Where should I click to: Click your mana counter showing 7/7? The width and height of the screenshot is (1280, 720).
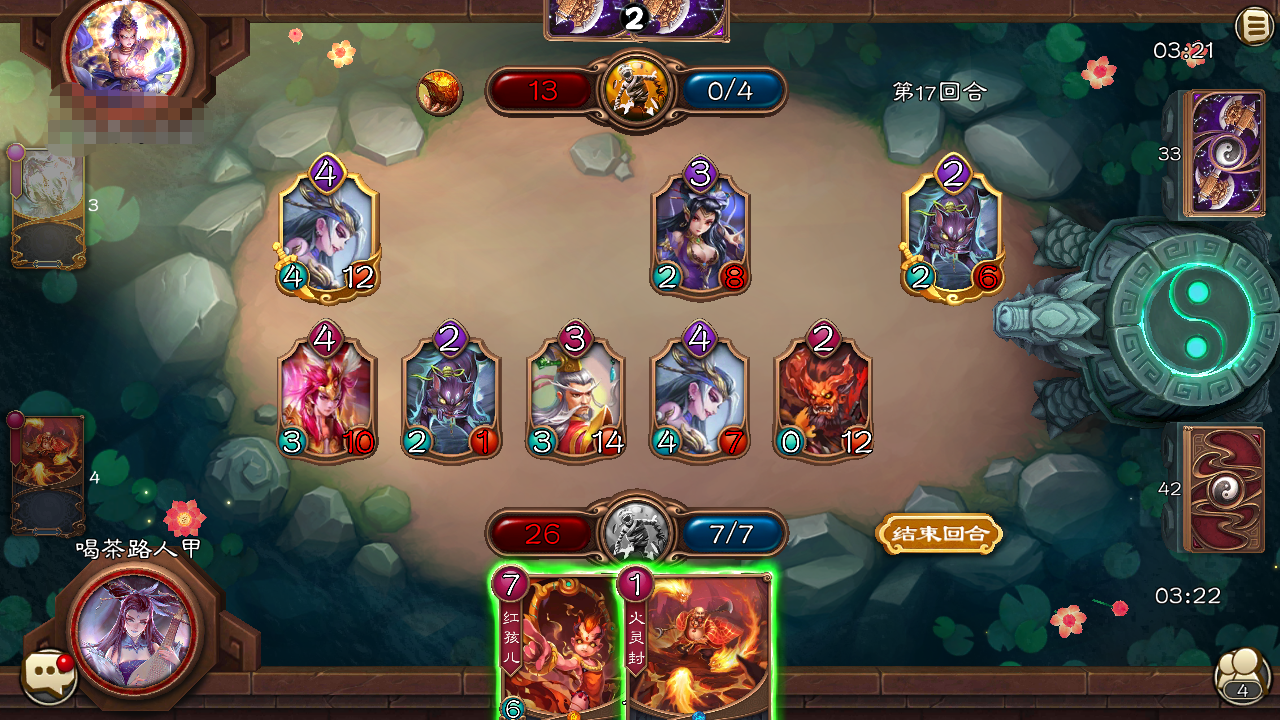pyautogui.click(x=733, y=535)
